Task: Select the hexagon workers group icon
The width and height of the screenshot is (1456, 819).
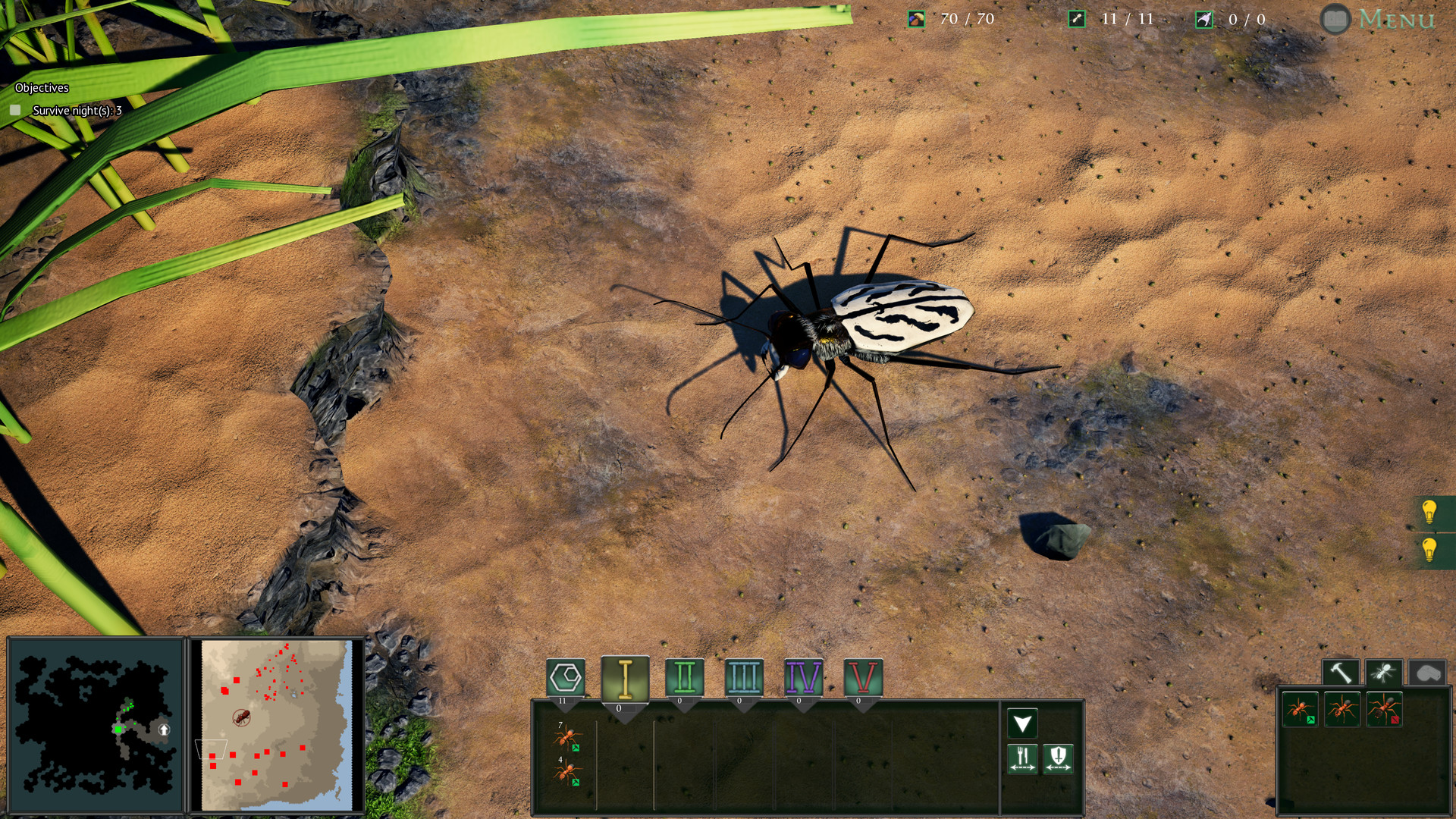Action: coord(566,676)
